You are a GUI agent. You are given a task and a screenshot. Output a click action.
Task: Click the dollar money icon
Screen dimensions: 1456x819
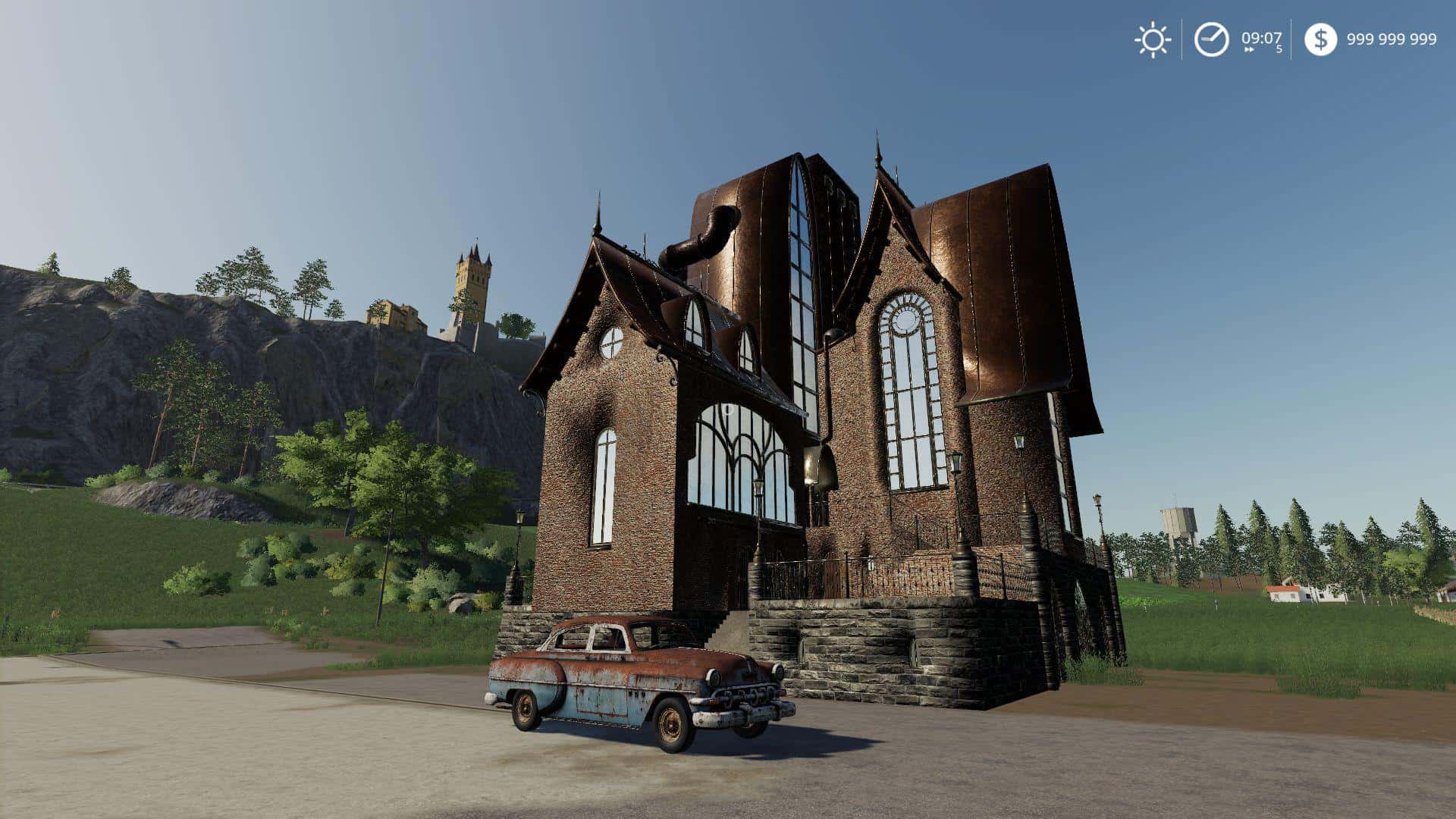(1320, 39)
